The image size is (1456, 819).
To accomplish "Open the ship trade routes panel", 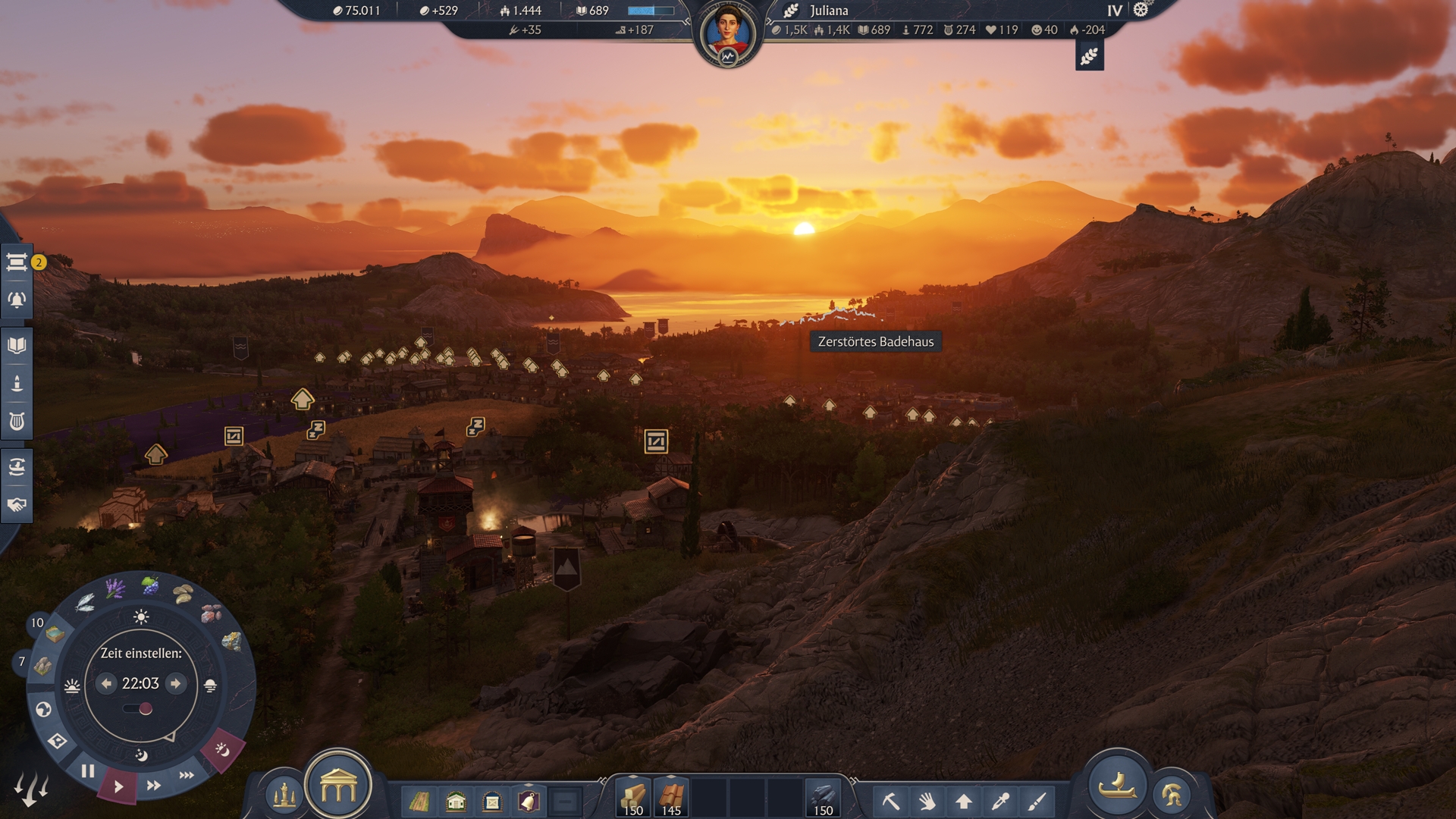I will pyautogui.click(x=17, y=467).
